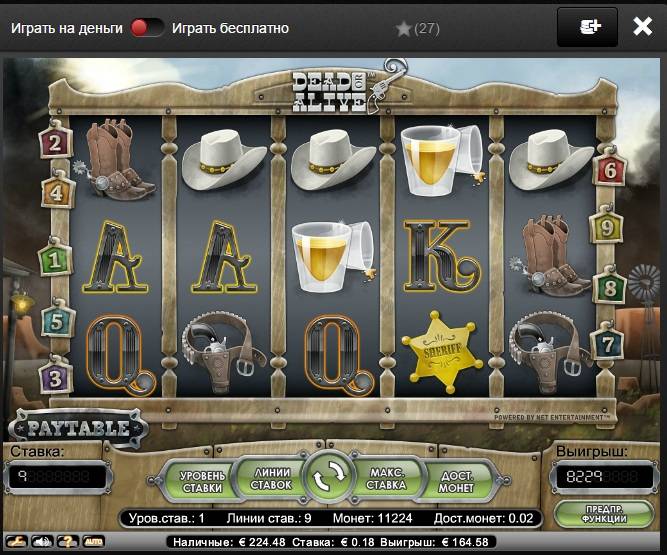Image resolution: width=667 pixels, height=555 pixels.
Task: Close the game window with the X
Action: [643, 27]
